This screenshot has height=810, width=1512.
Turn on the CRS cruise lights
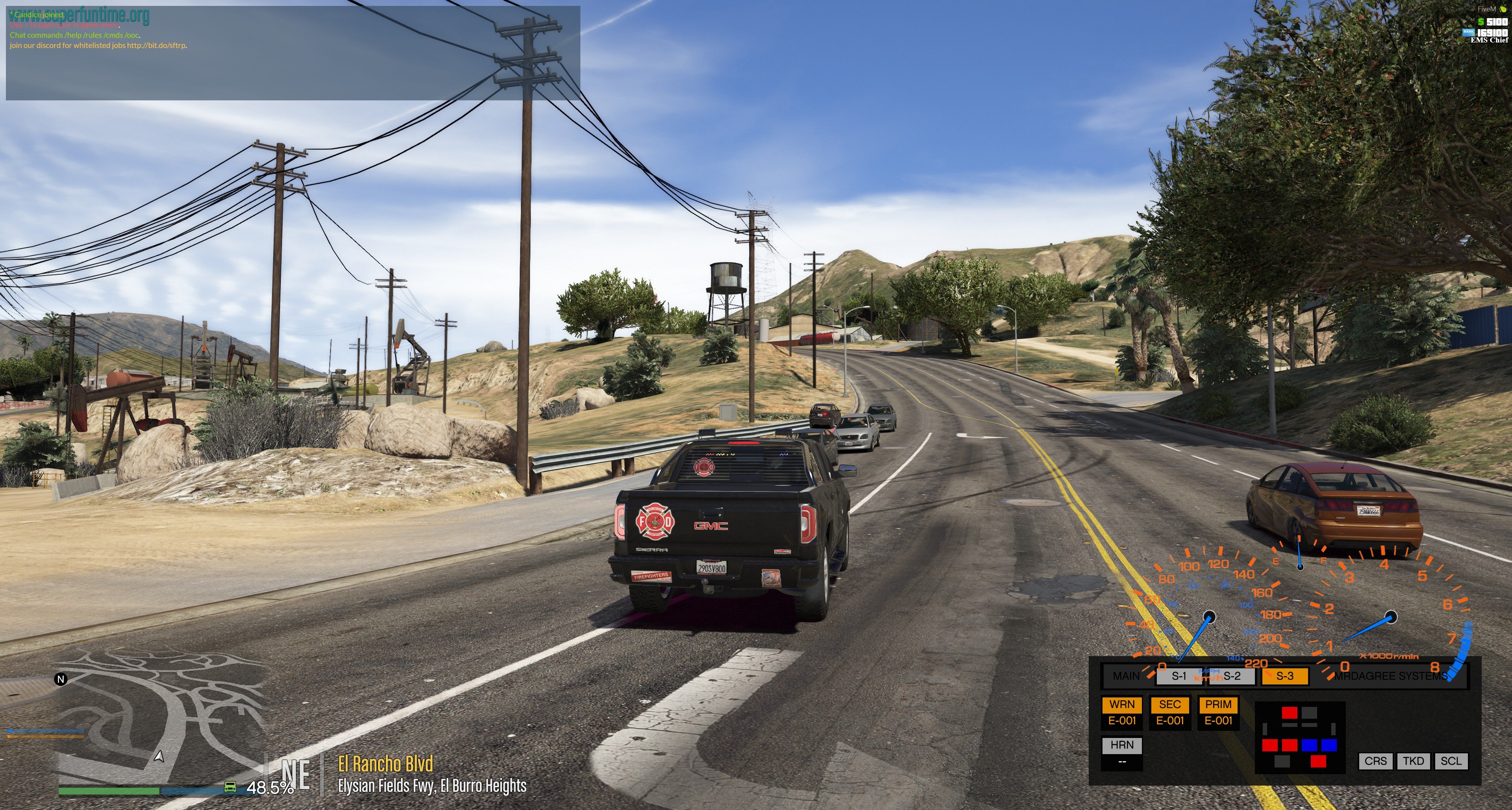pos(1375,761)
